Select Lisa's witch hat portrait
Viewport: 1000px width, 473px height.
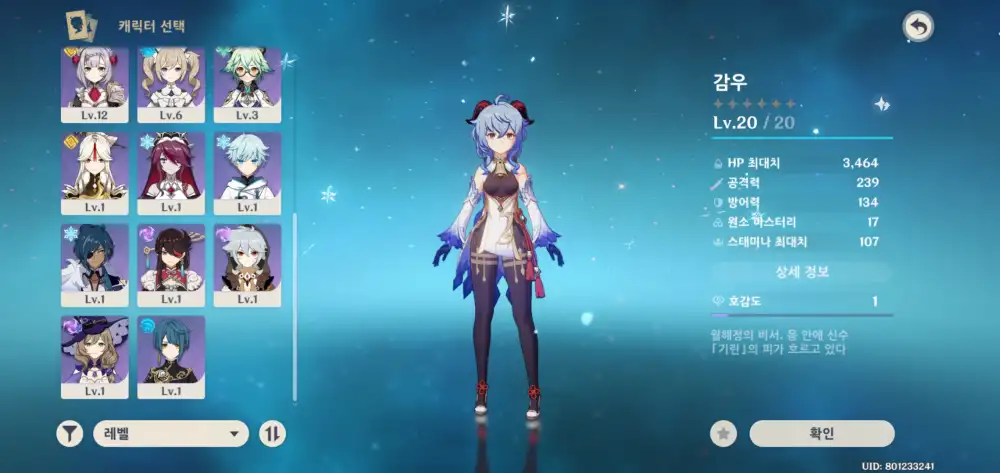click(x=95, y=353)
